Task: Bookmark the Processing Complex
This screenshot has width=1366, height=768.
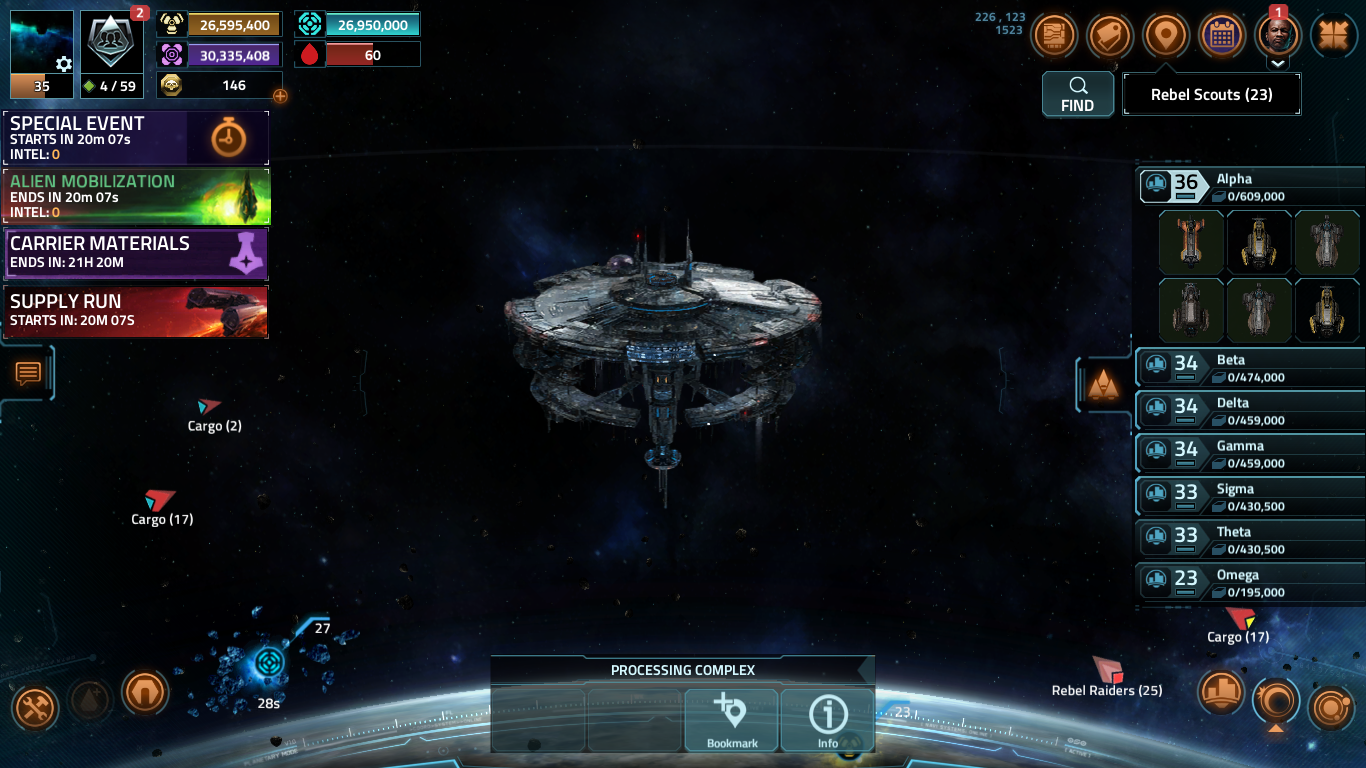Action: (x=732, y=720)
